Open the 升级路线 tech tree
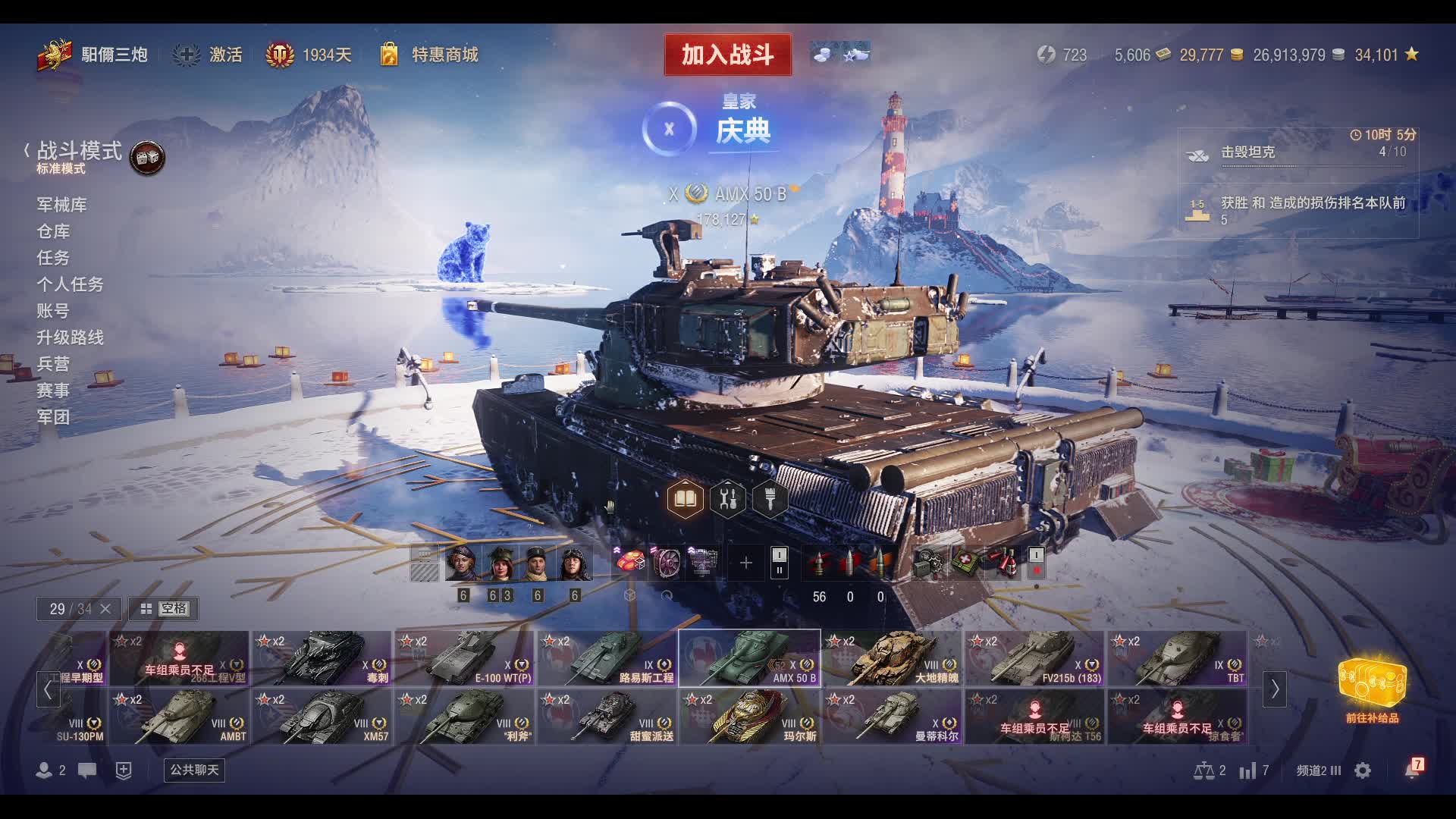 70,337
